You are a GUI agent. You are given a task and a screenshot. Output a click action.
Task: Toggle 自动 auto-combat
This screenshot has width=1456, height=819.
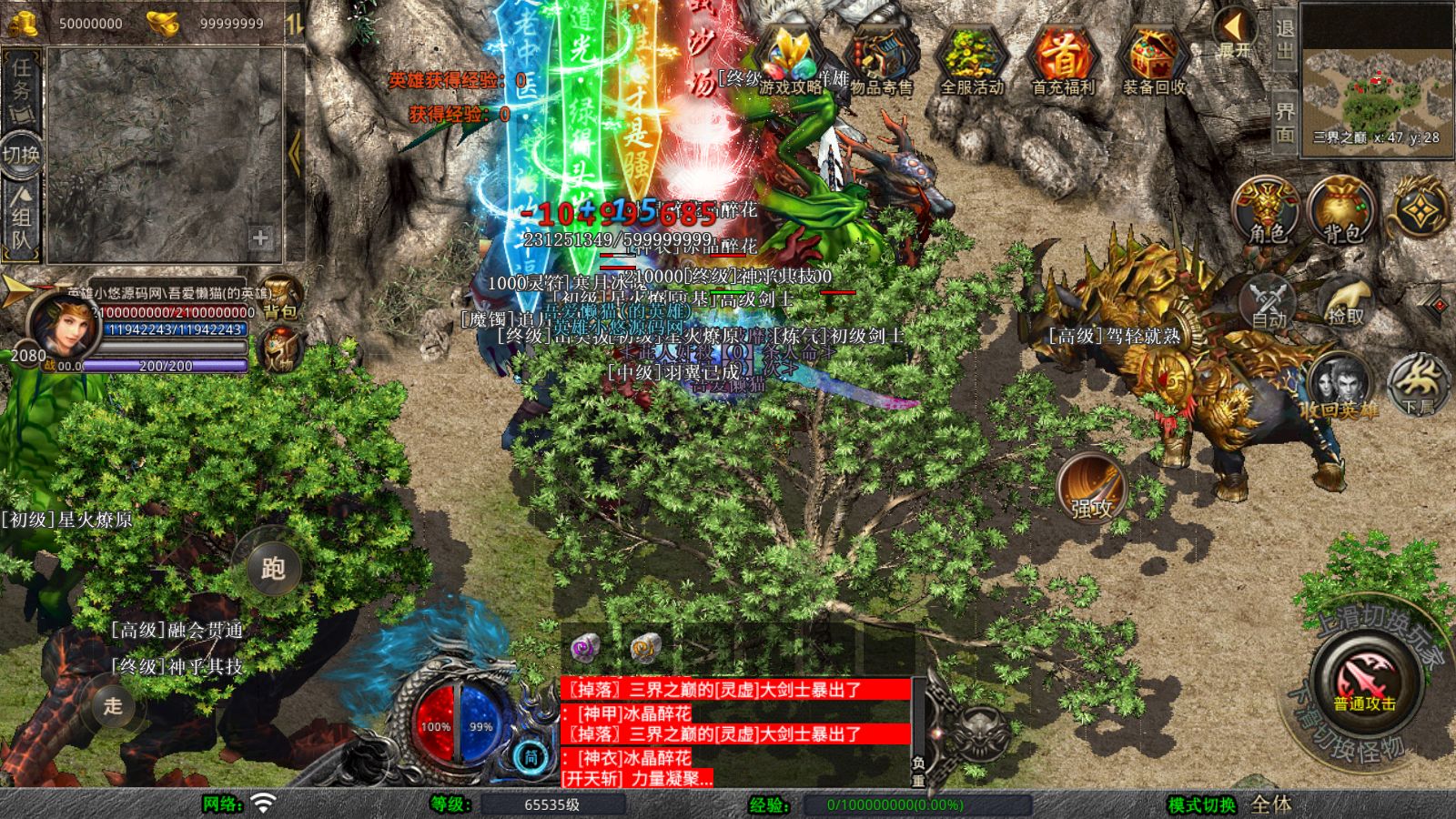pyautogui.click(x=1269, y=302)
